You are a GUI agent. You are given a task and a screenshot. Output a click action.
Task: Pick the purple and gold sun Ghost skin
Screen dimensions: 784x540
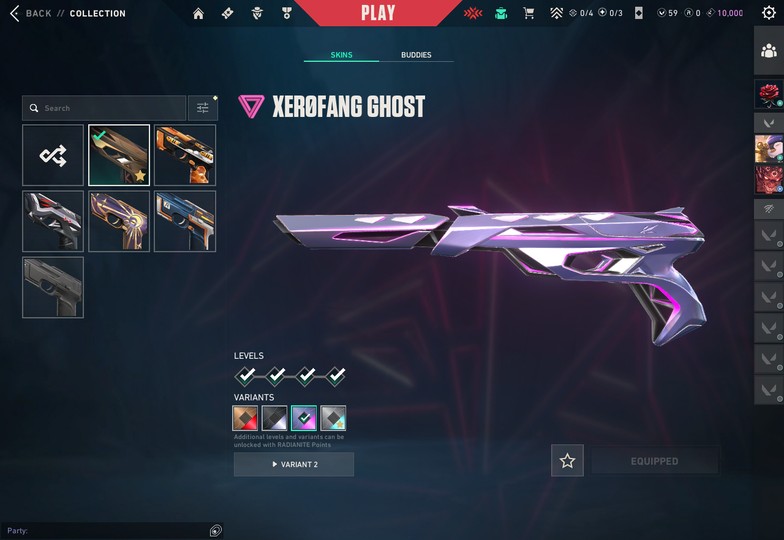(119, 221)
